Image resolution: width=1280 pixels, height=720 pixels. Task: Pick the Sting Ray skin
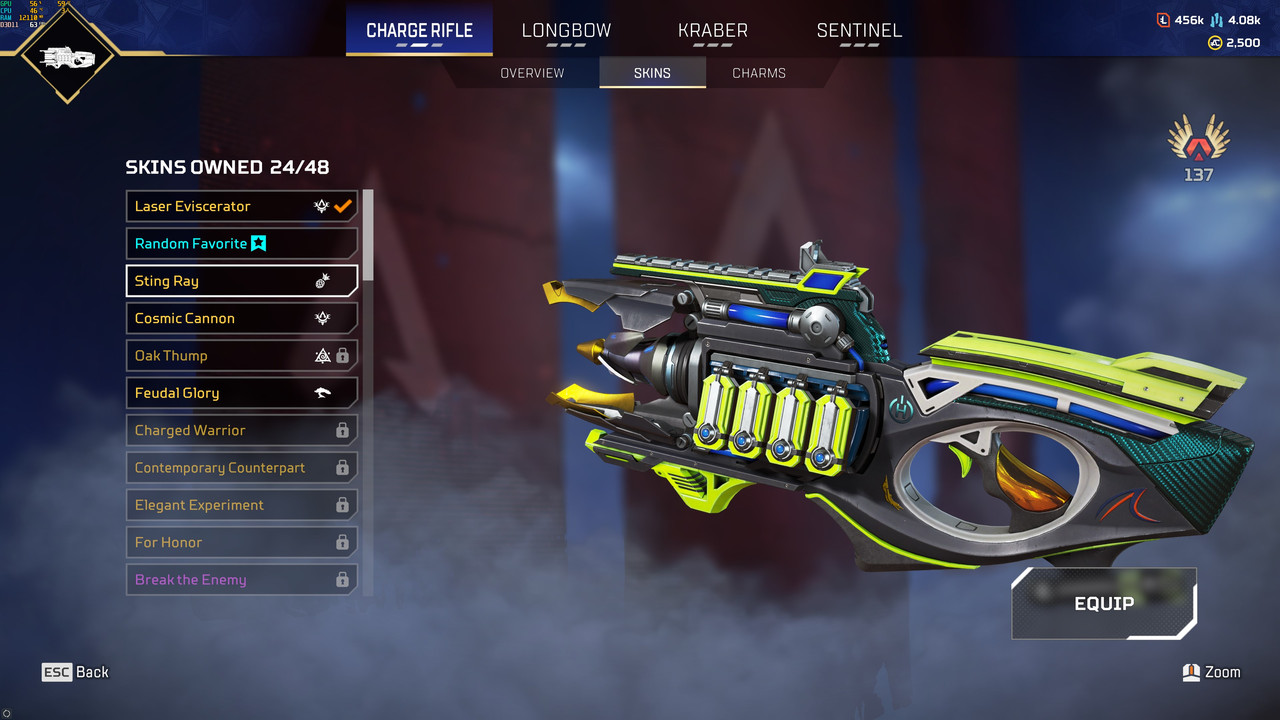coord(241,281)
